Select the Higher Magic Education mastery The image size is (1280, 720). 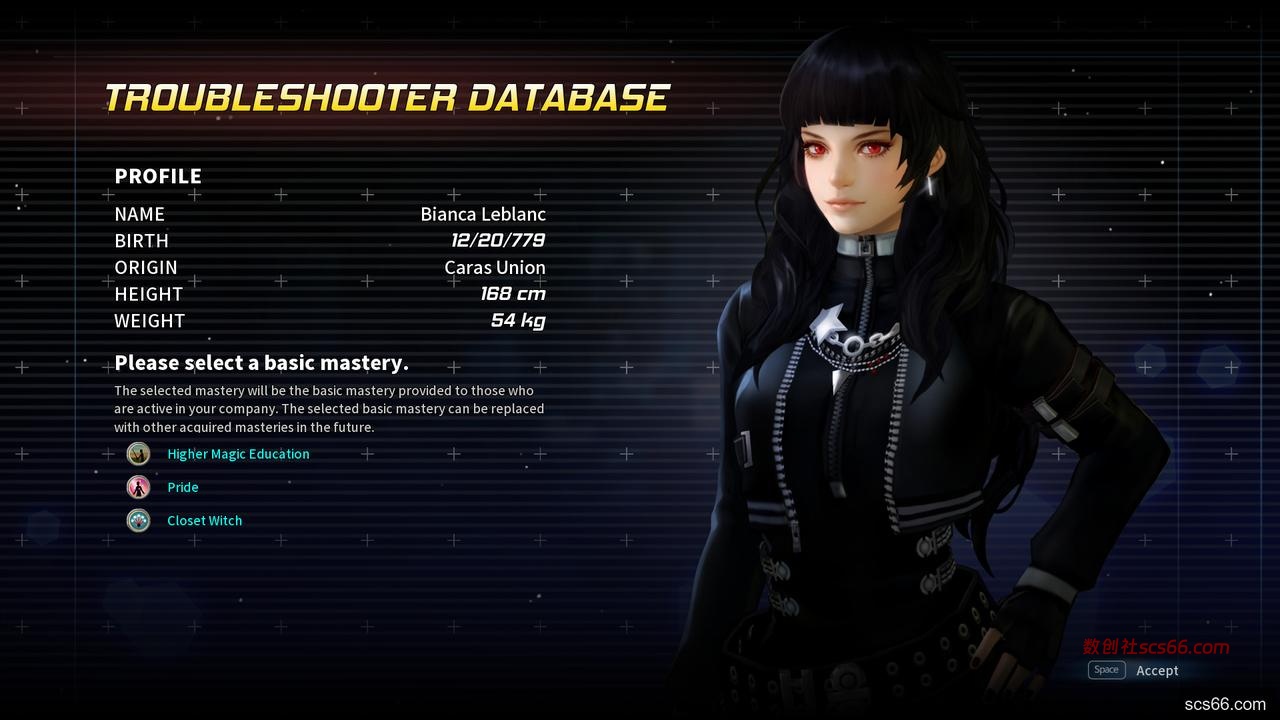(238, 454)
